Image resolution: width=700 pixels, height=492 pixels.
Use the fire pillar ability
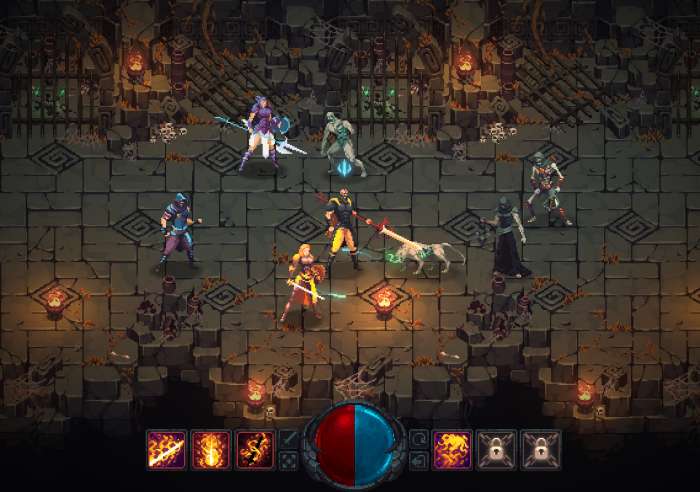(x=211, y=449)
